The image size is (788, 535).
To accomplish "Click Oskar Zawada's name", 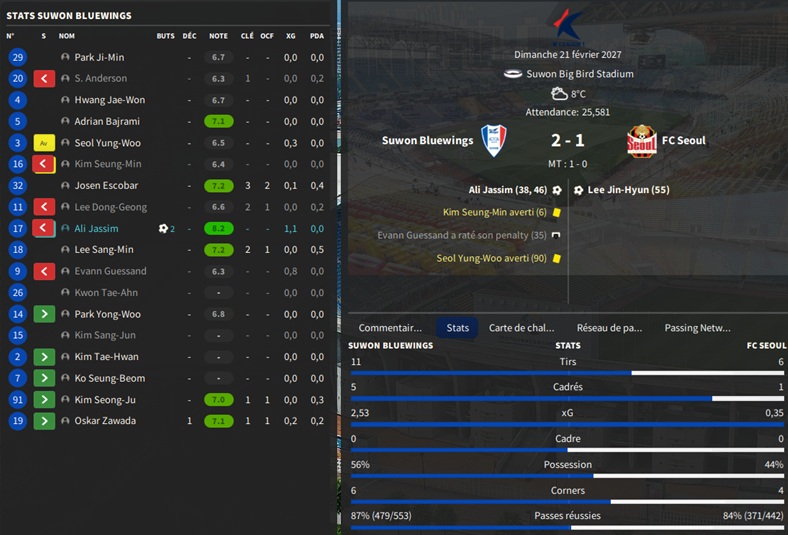I will (x=105, y=421).
